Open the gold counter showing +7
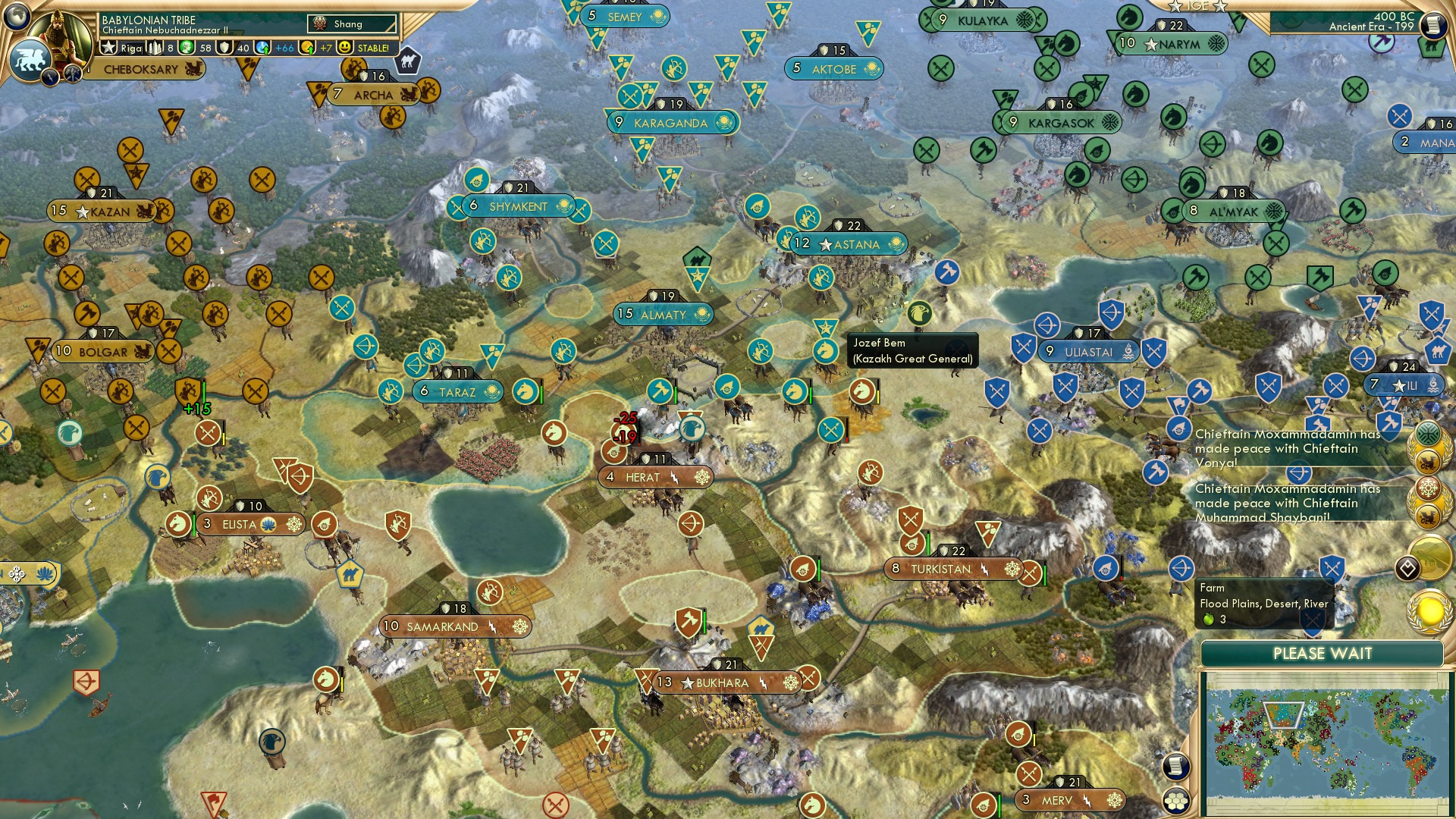The image size is (1456, 819). point(306,47)
